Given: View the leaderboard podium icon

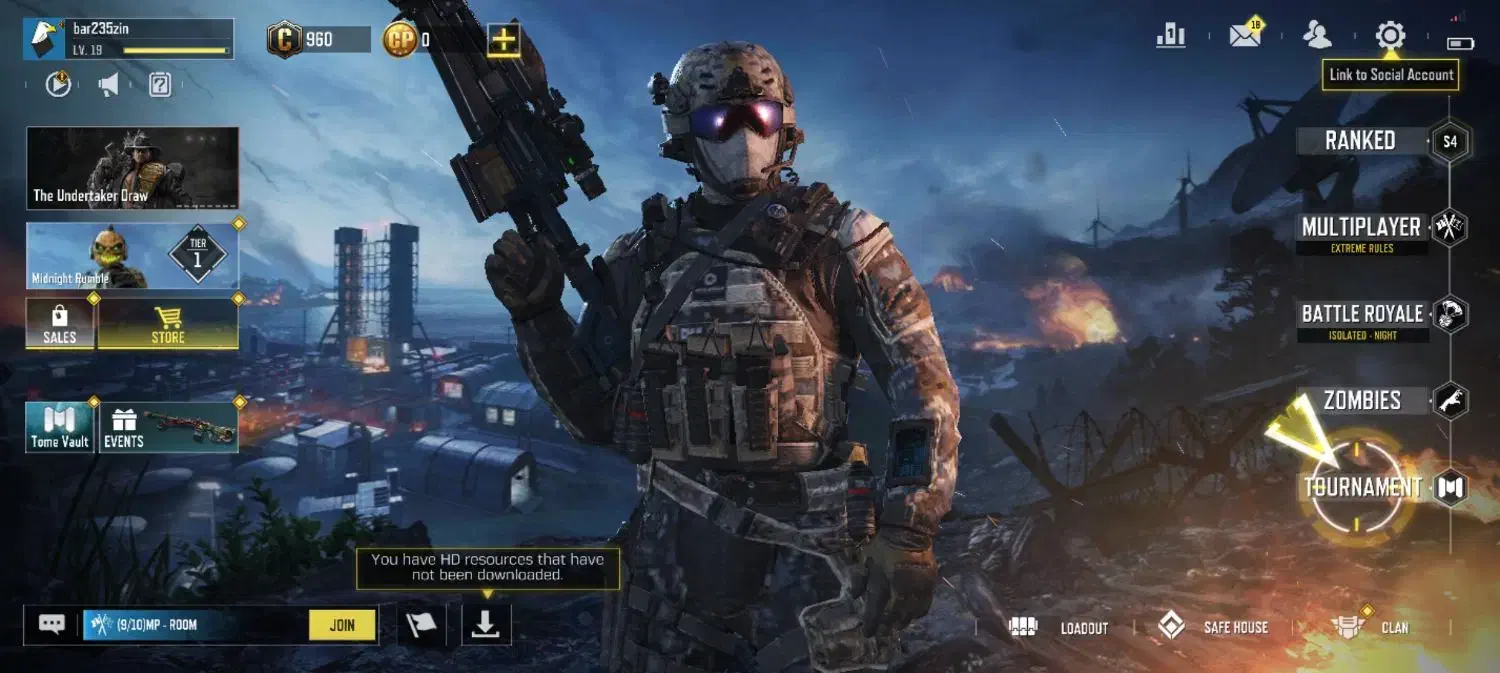Looking at the screenshot, I should 1170,36.
